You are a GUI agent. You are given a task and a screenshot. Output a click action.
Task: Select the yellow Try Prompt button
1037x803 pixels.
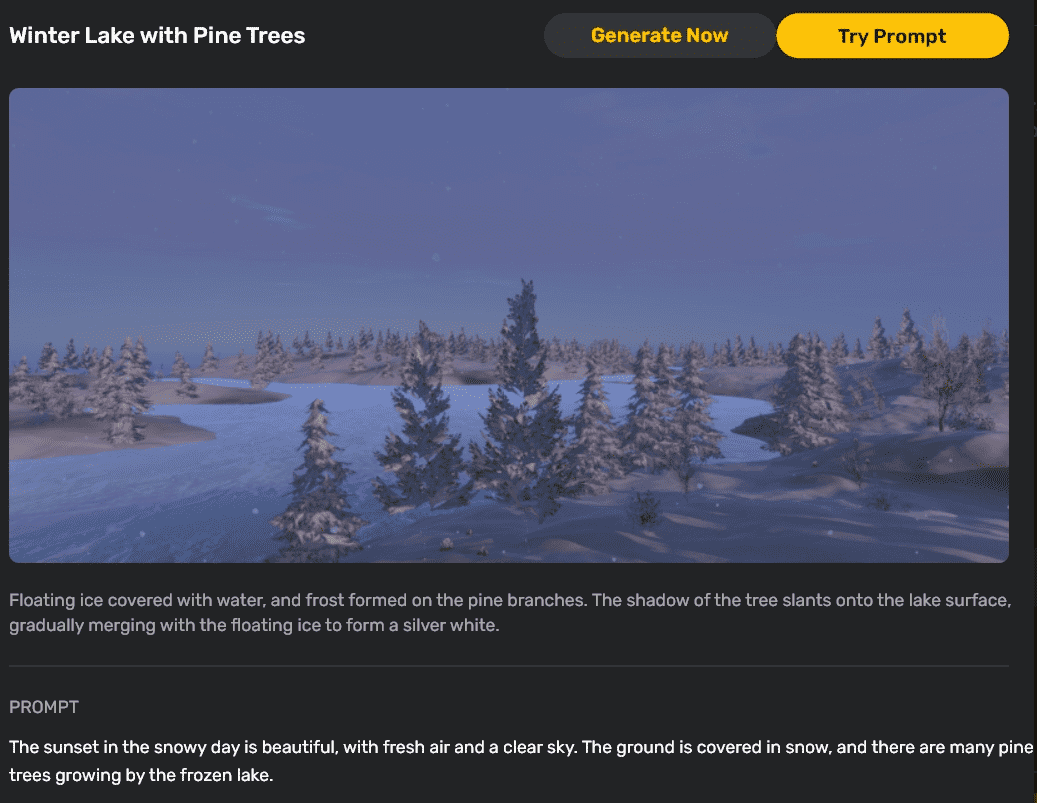tap(892, 36)
